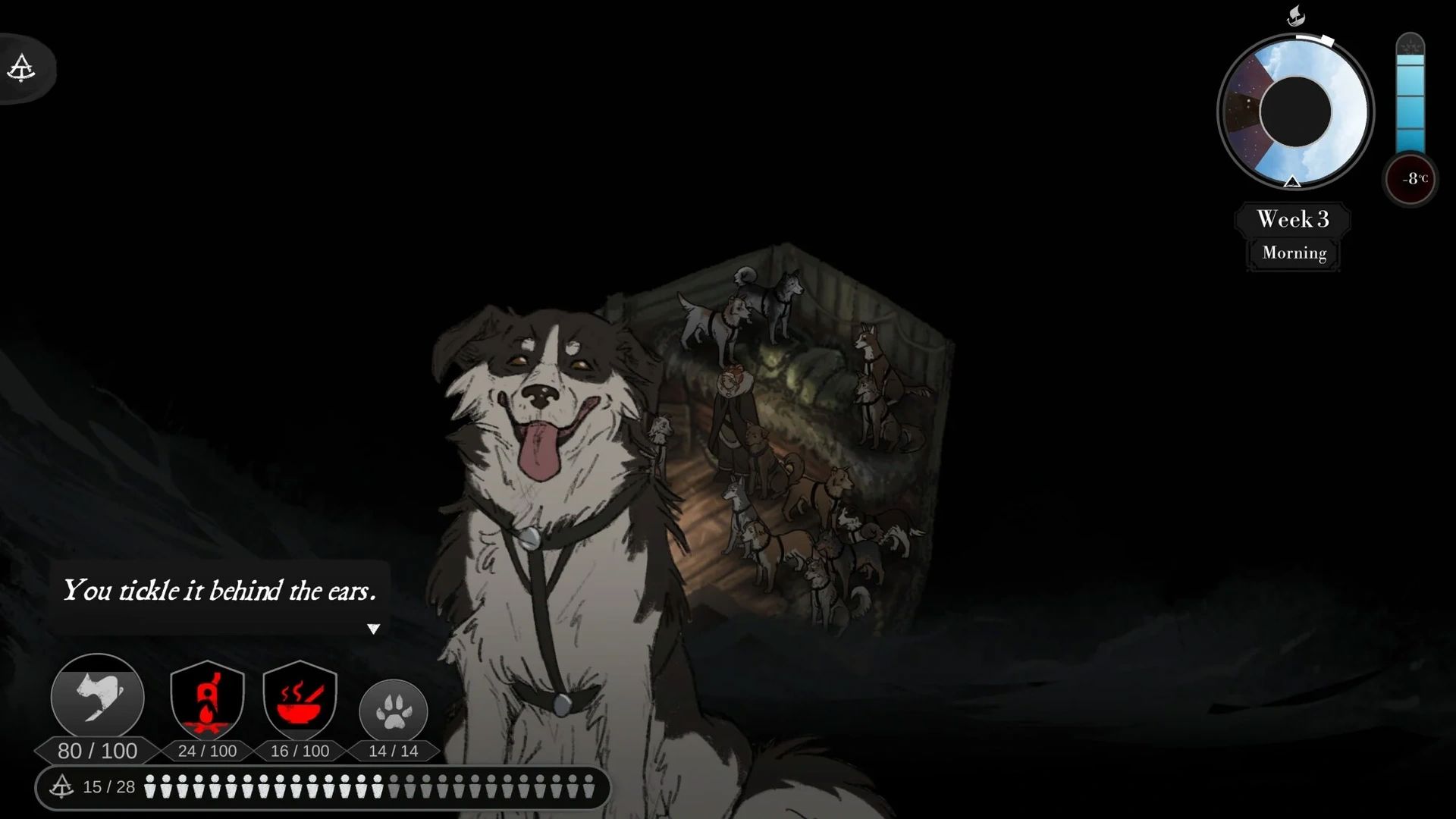Viewport: 1456px width, 819px height.
Task: Open the sextant menu in the corner
Action: click(22, 68)
